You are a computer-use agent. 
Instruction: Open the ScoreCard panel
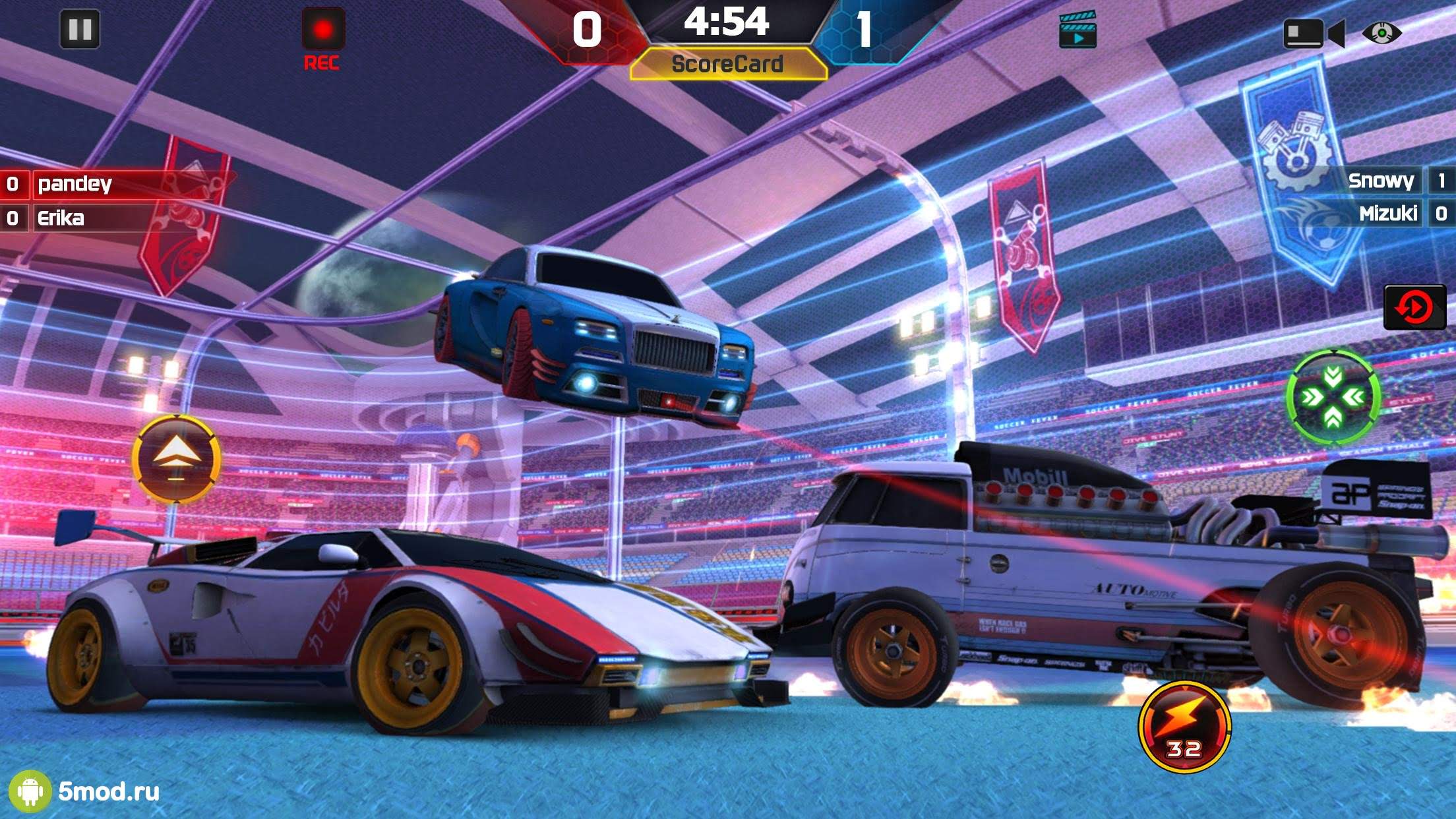(x=727, y=65)
